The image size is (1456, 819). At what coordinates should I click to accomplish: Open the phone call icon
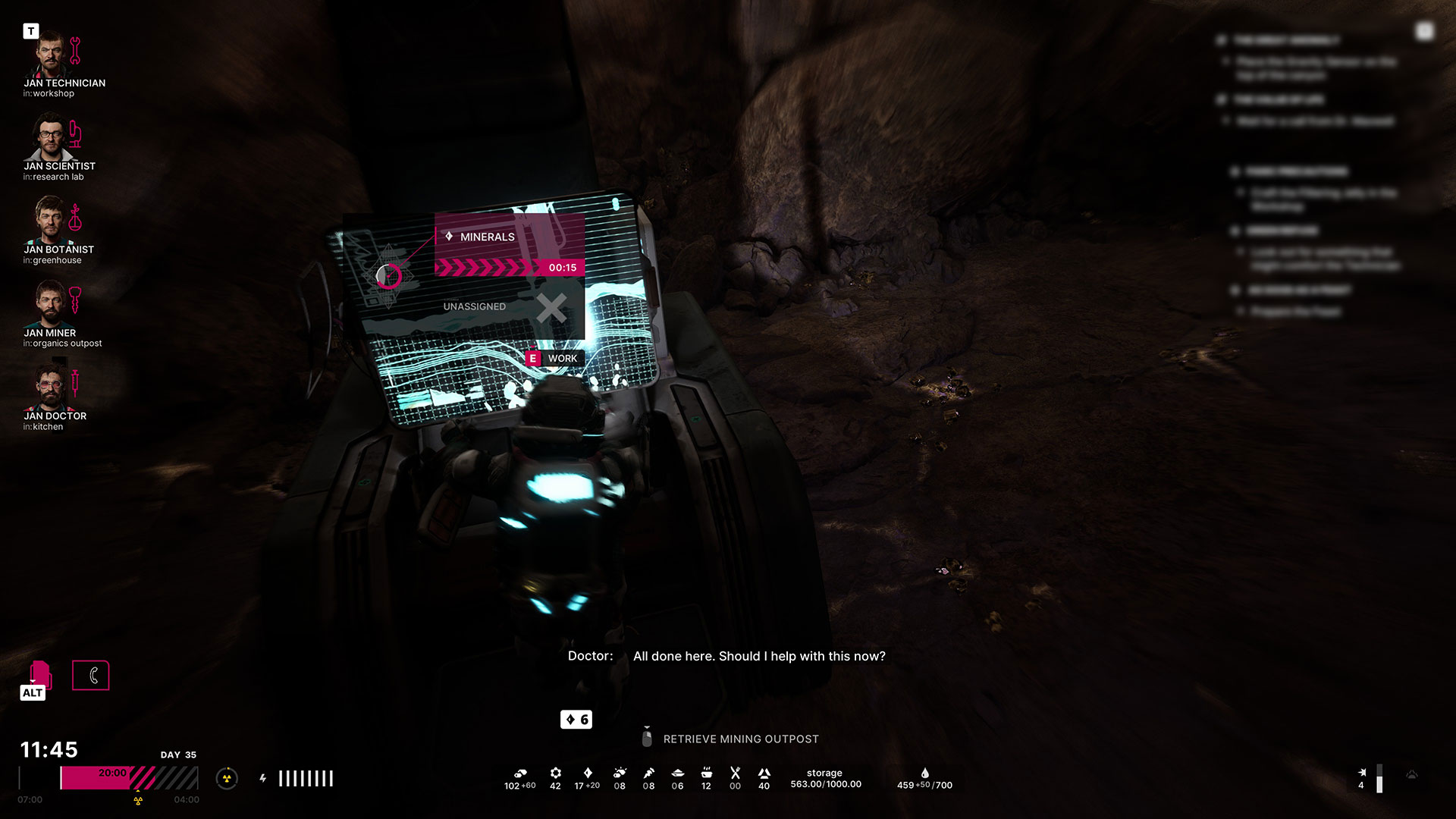[91, 675]
